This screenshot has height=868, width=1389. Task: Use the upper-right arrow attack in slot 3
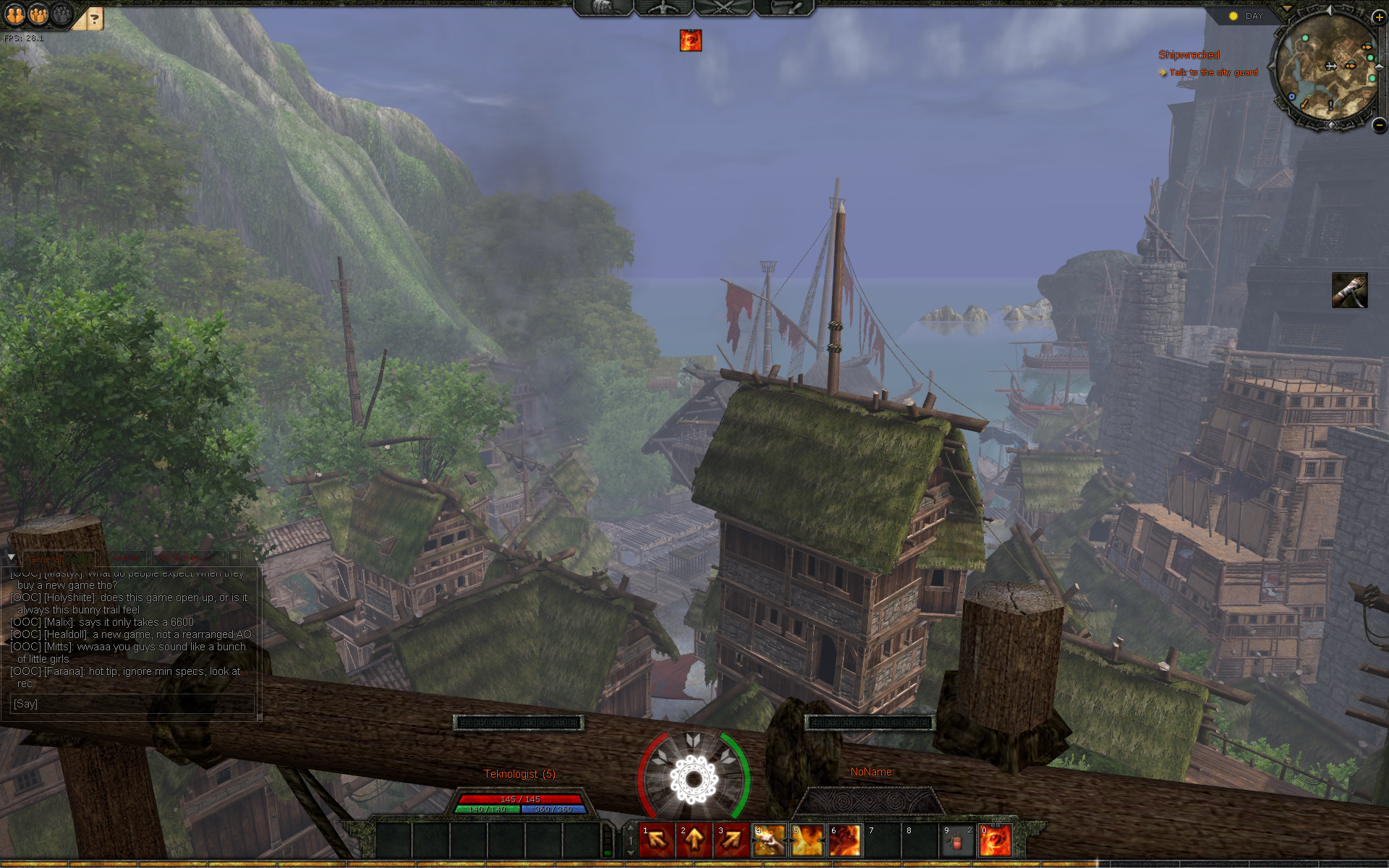[732, 840]
